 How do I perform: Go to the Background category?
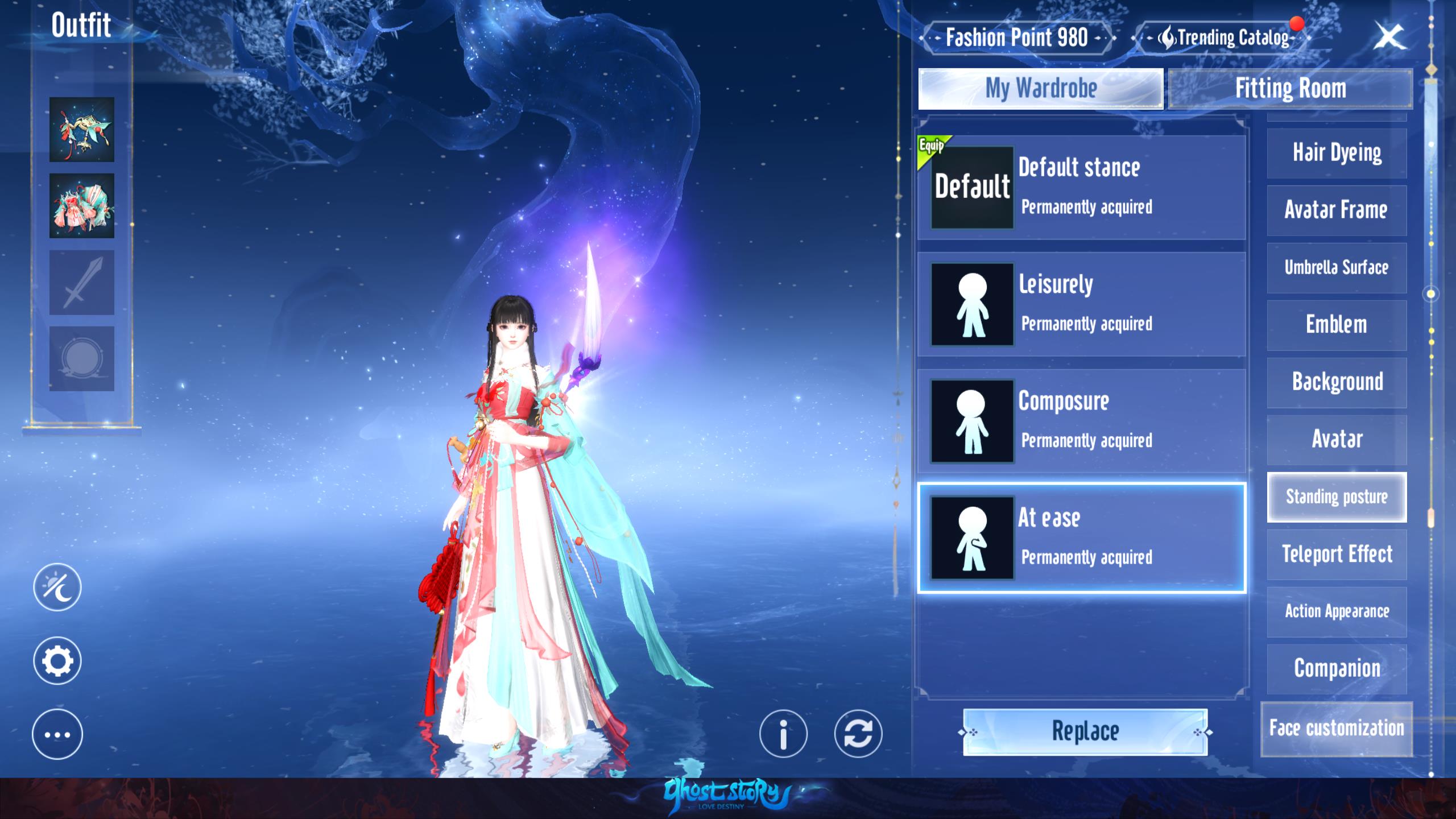1337,382
